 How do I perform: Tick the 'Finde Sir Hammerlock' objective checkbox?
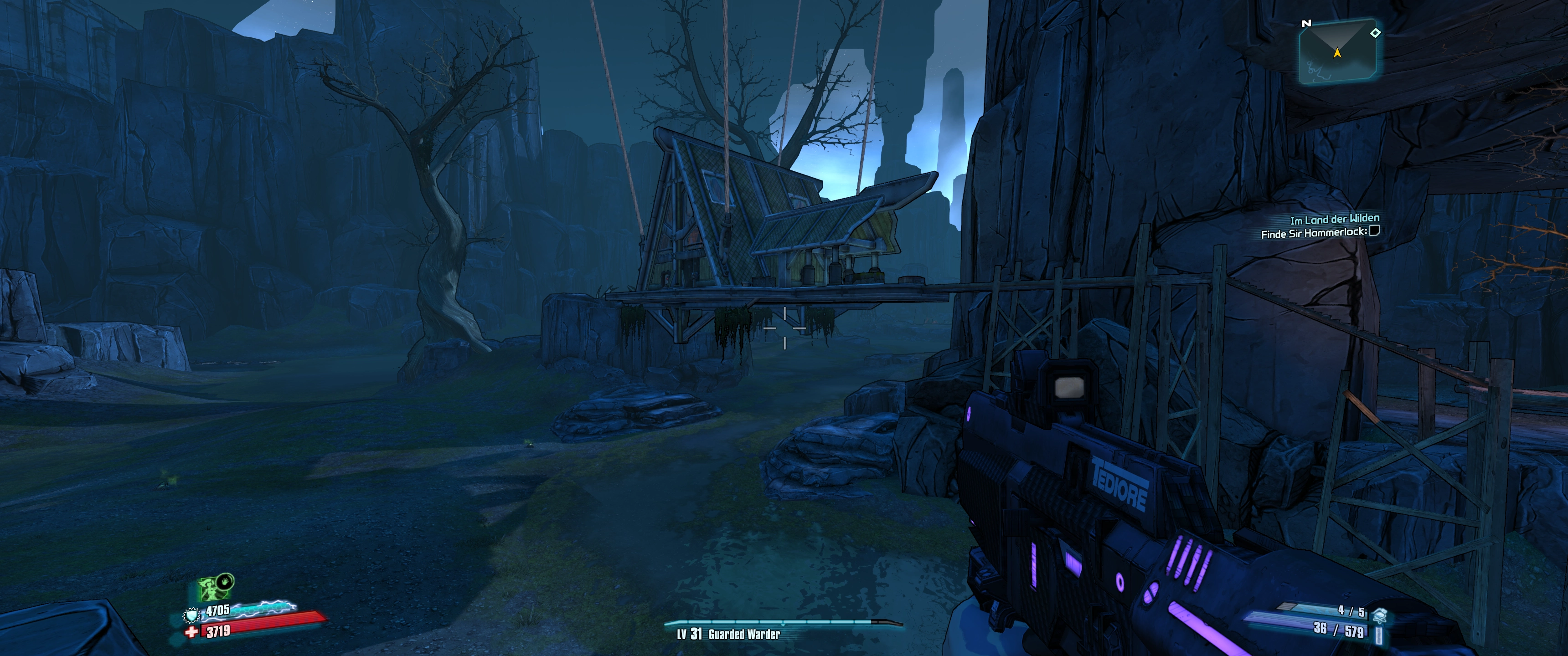tap(1374, 231)
